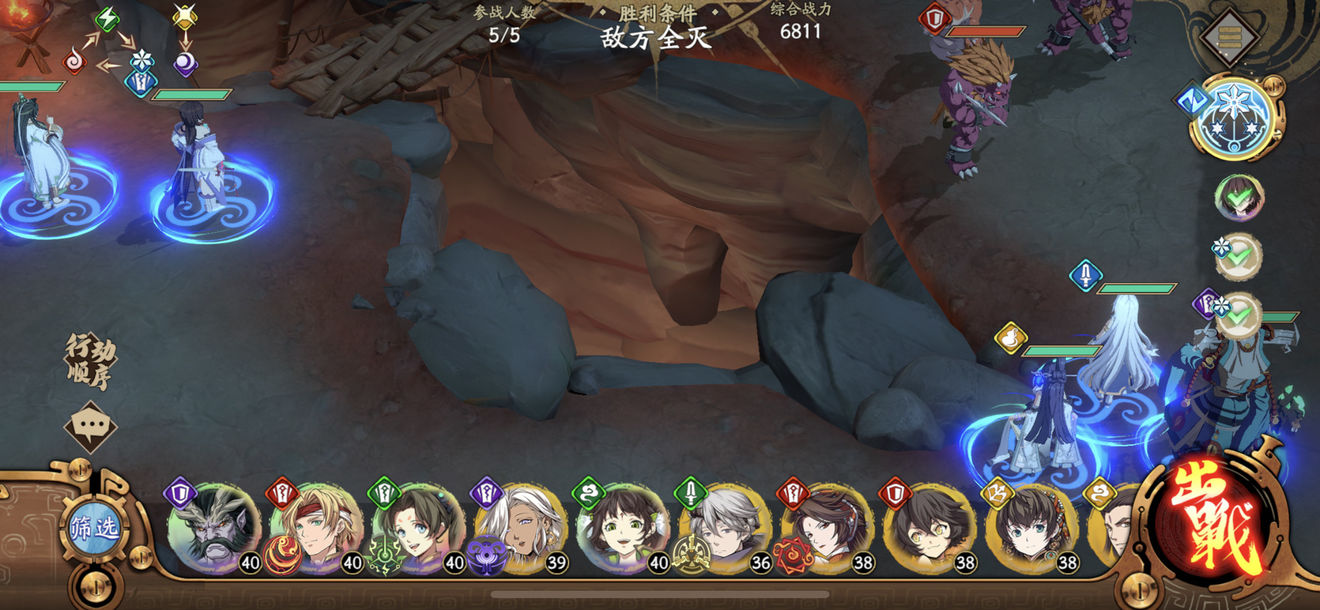Choose the smiling short-haired girl portrait
The image size is (1320, 610).
click(623, 528)
